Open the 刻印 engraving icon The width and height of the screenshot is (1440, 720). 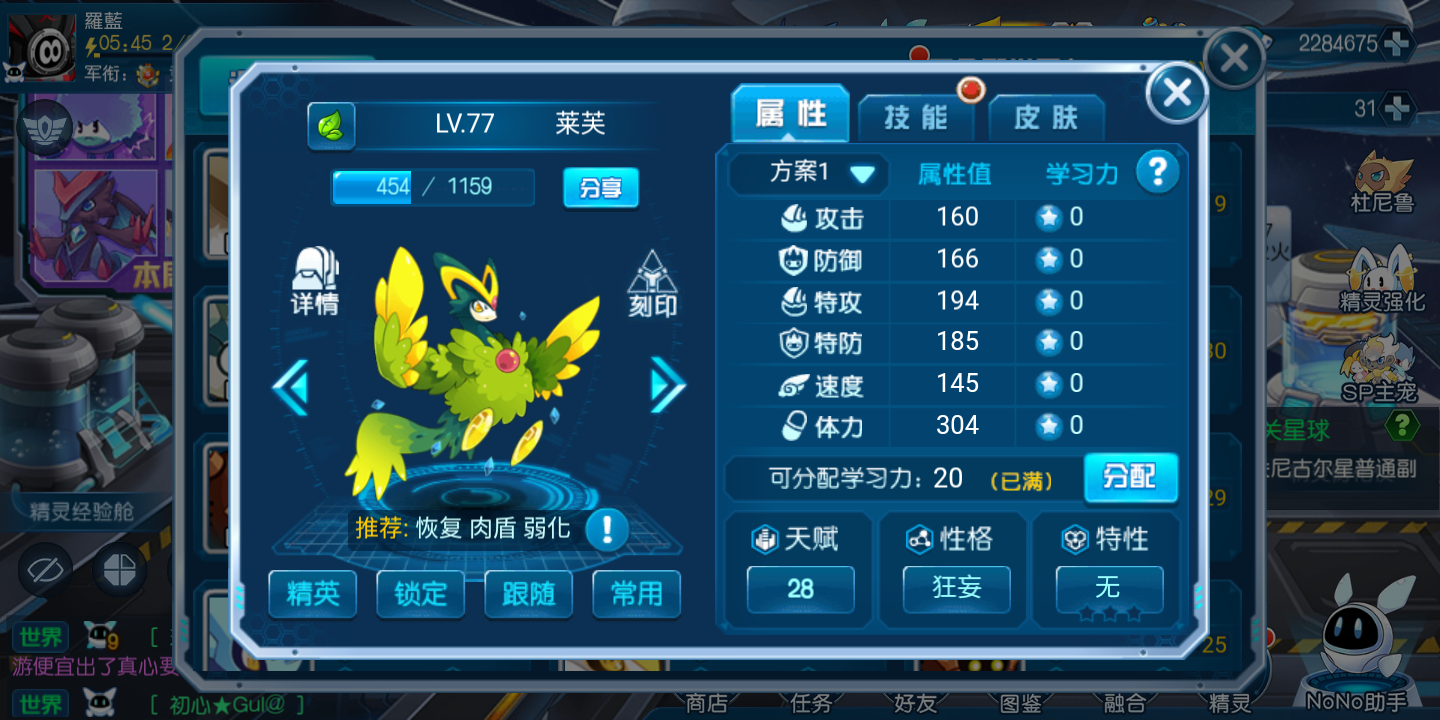click(653, 285)
